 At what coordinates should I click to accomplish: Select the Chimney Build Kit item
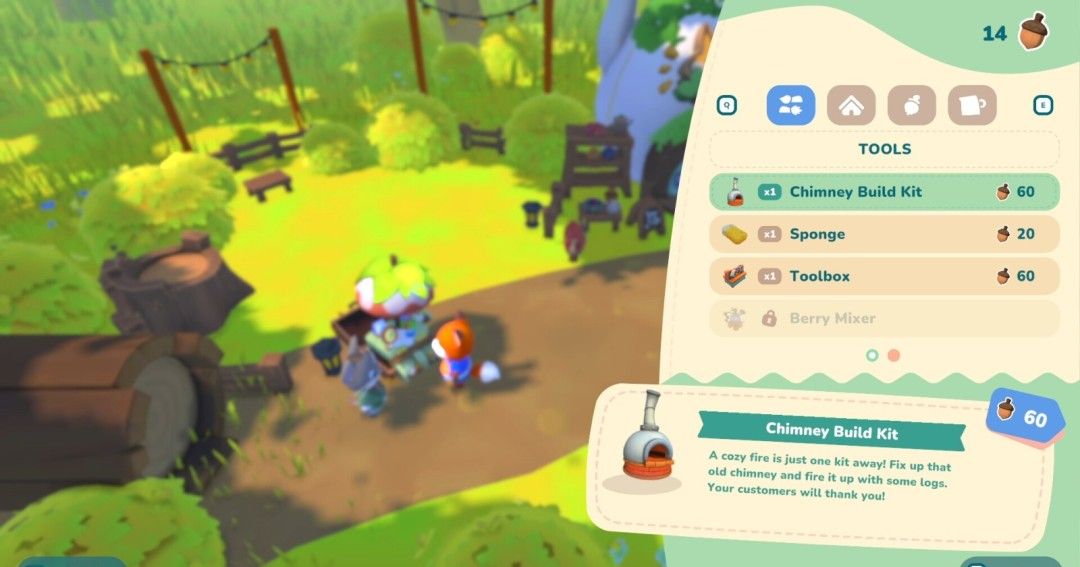(884, 192)
